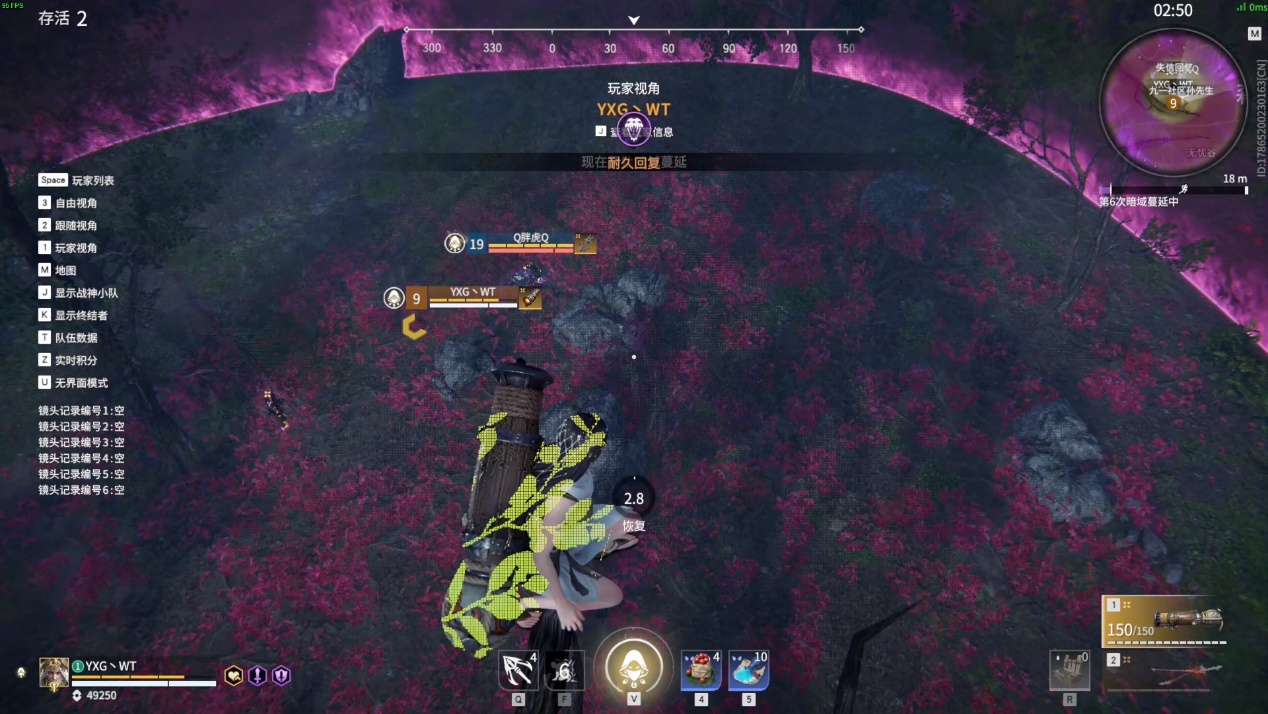Enable 无界面模式 no-UI mode
This screenshot has height=714, width=1268.
point(81,383)
